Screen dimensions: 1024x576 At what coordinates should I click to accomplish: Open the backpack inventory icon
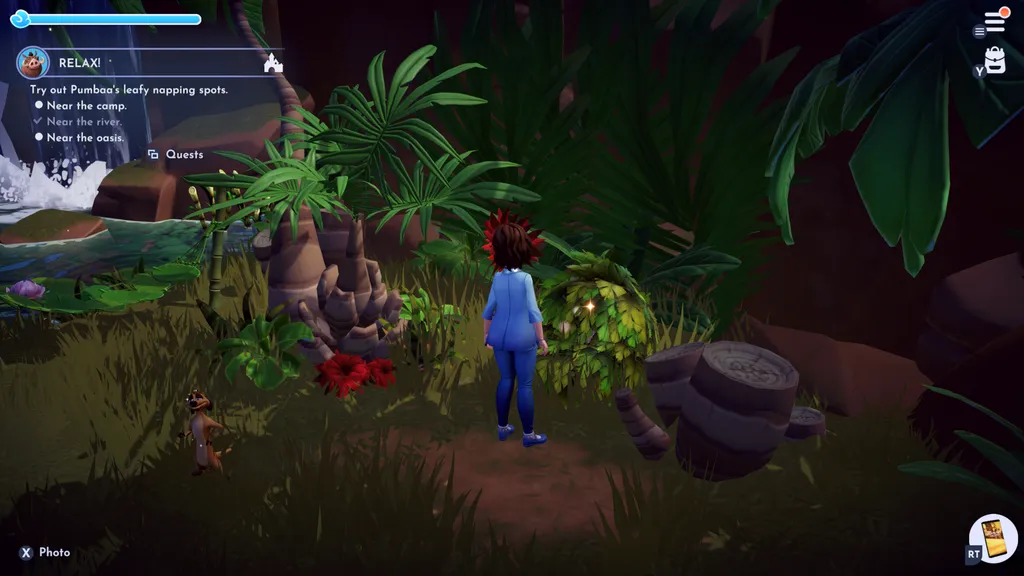[x=995, y=61]
